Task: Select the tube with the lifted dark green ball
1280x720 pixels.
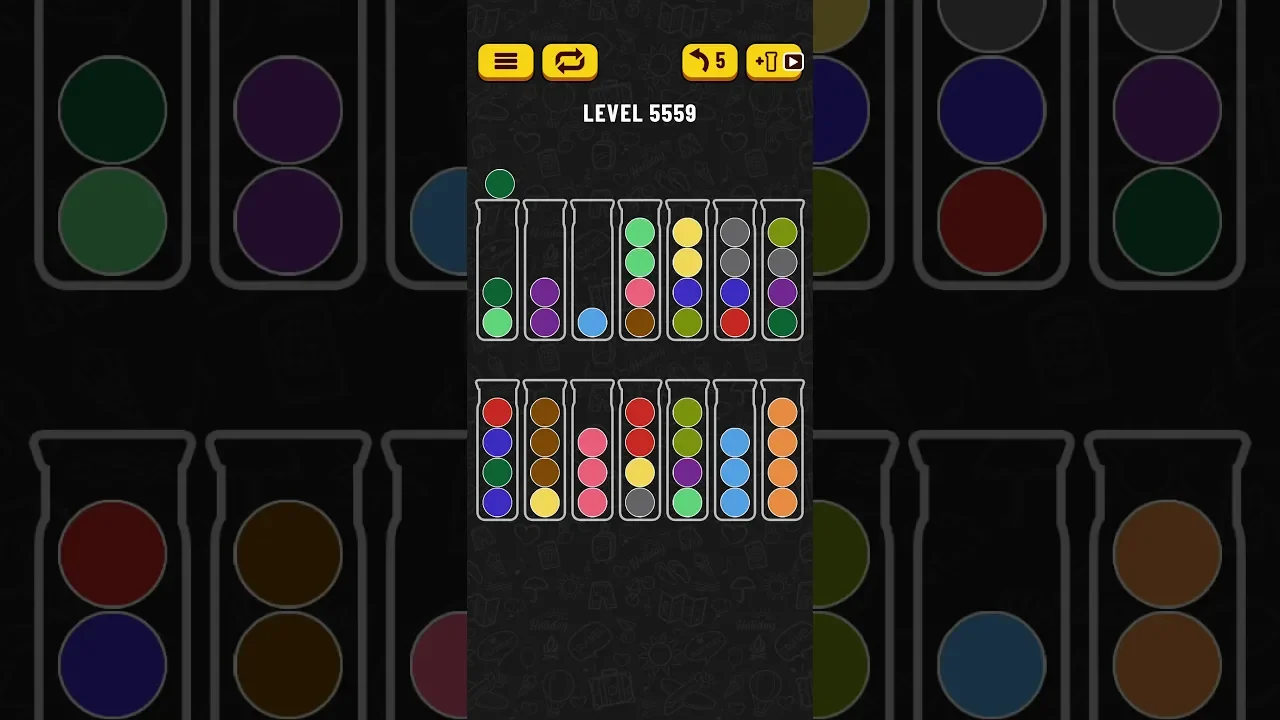Action: 497,272
